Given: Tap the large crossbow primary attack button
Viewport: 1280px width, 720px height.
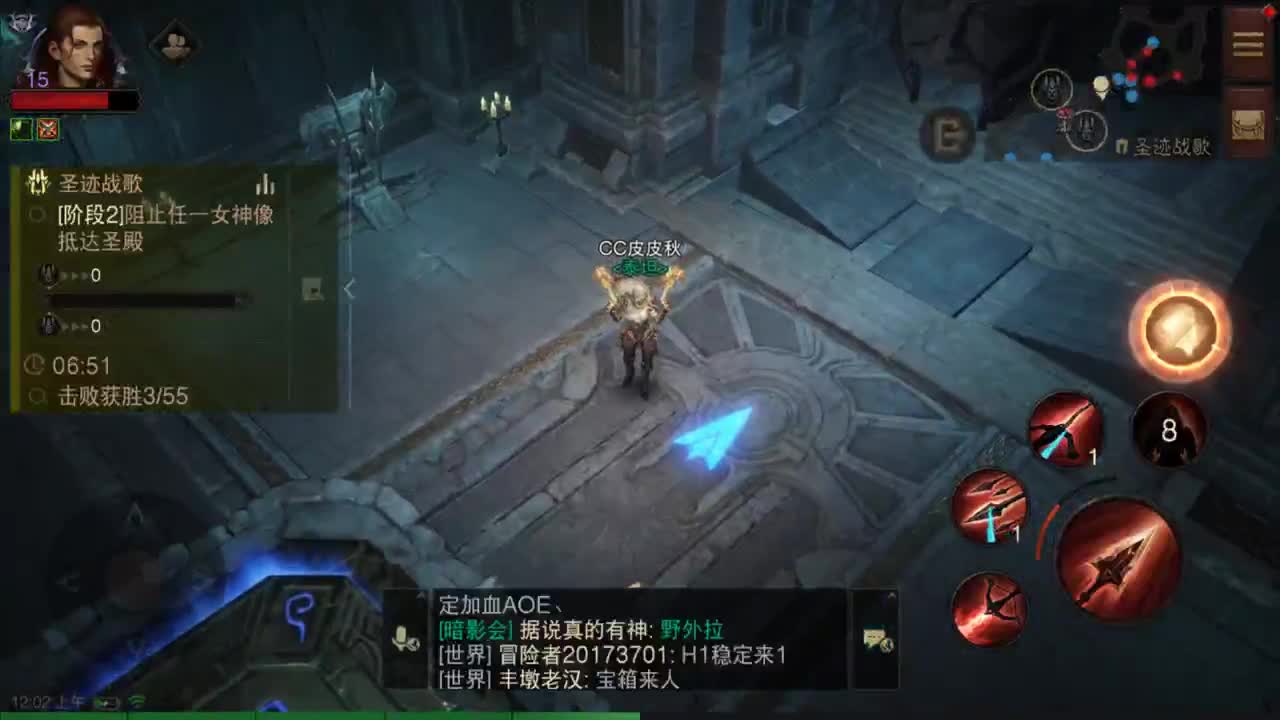Looking at the screenshot, I should (x=1120, y=555).
